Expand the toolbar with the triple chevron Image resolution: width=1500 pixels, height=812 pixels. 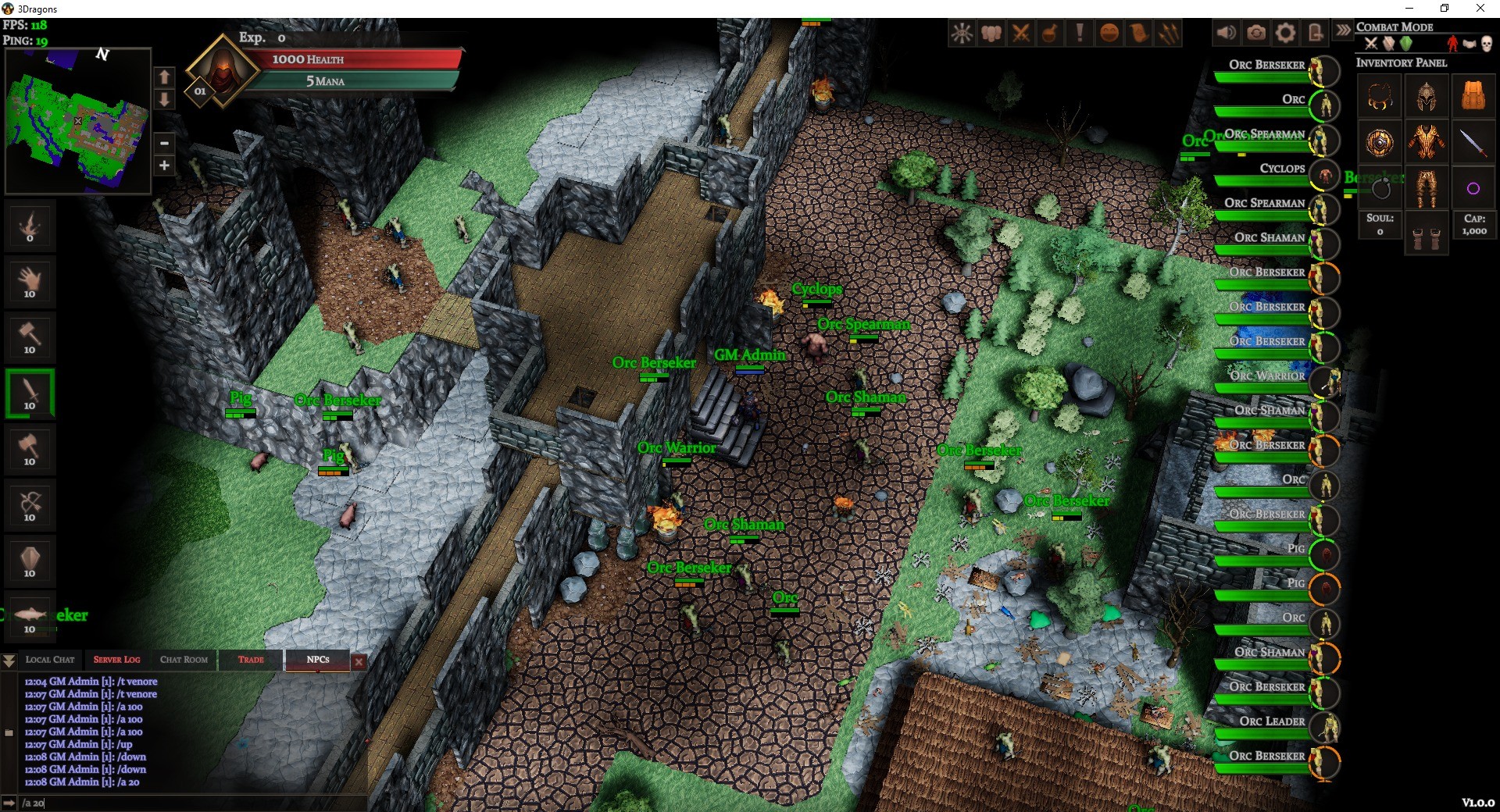click(x=1343, y=31)
